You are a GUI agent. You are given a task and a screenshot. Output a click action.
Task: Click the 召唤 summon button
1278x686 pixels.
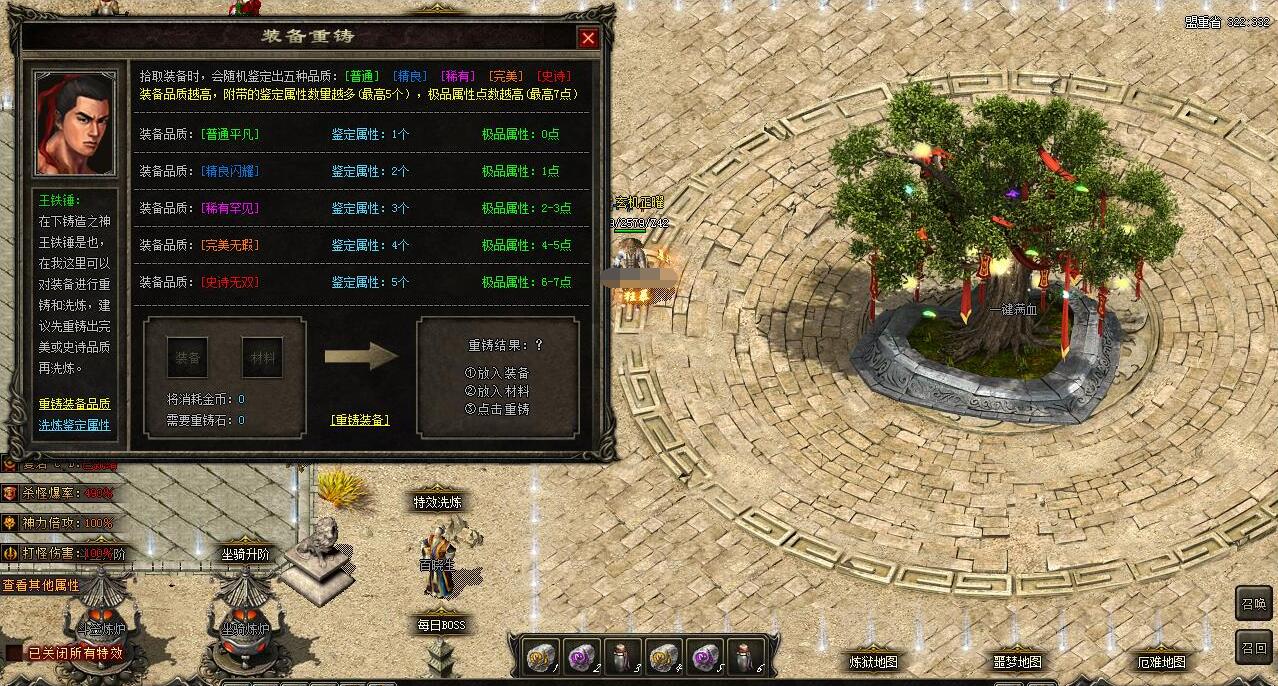click(1254, 603)
